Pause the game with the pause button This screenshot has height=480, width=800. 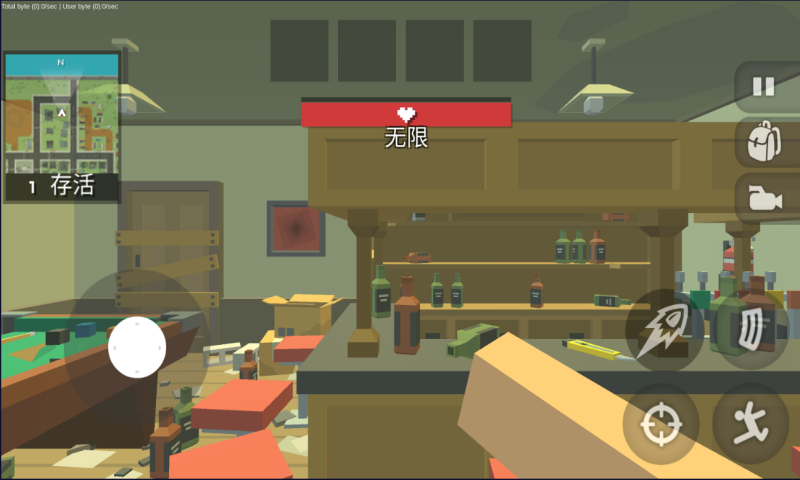tap(764, 87)
